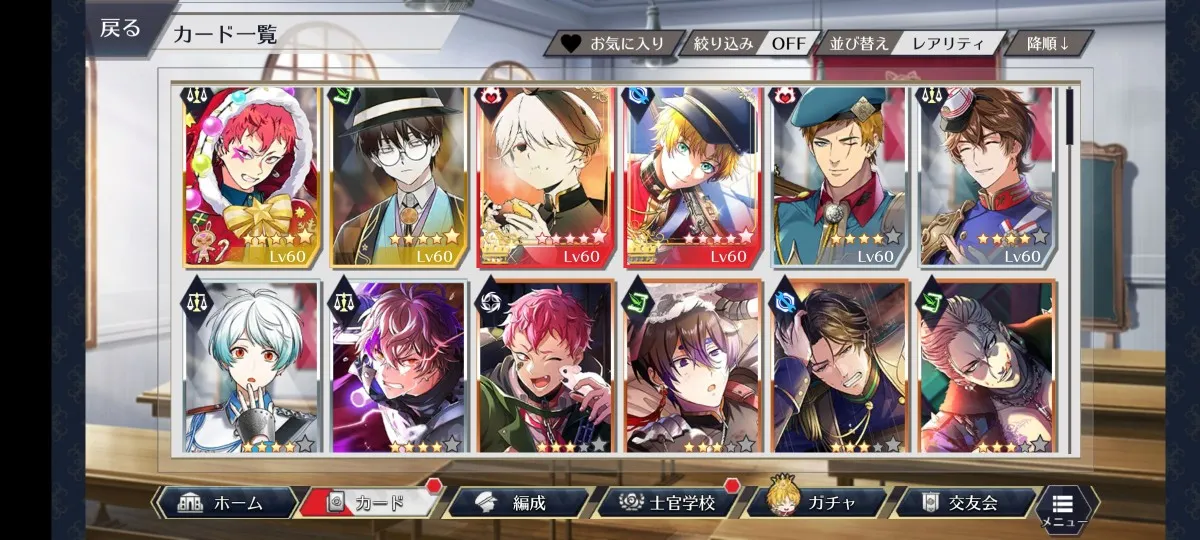Select the white-haired character eating a bun card
This screenshot has height=540, width=1200.
point(544,177)
